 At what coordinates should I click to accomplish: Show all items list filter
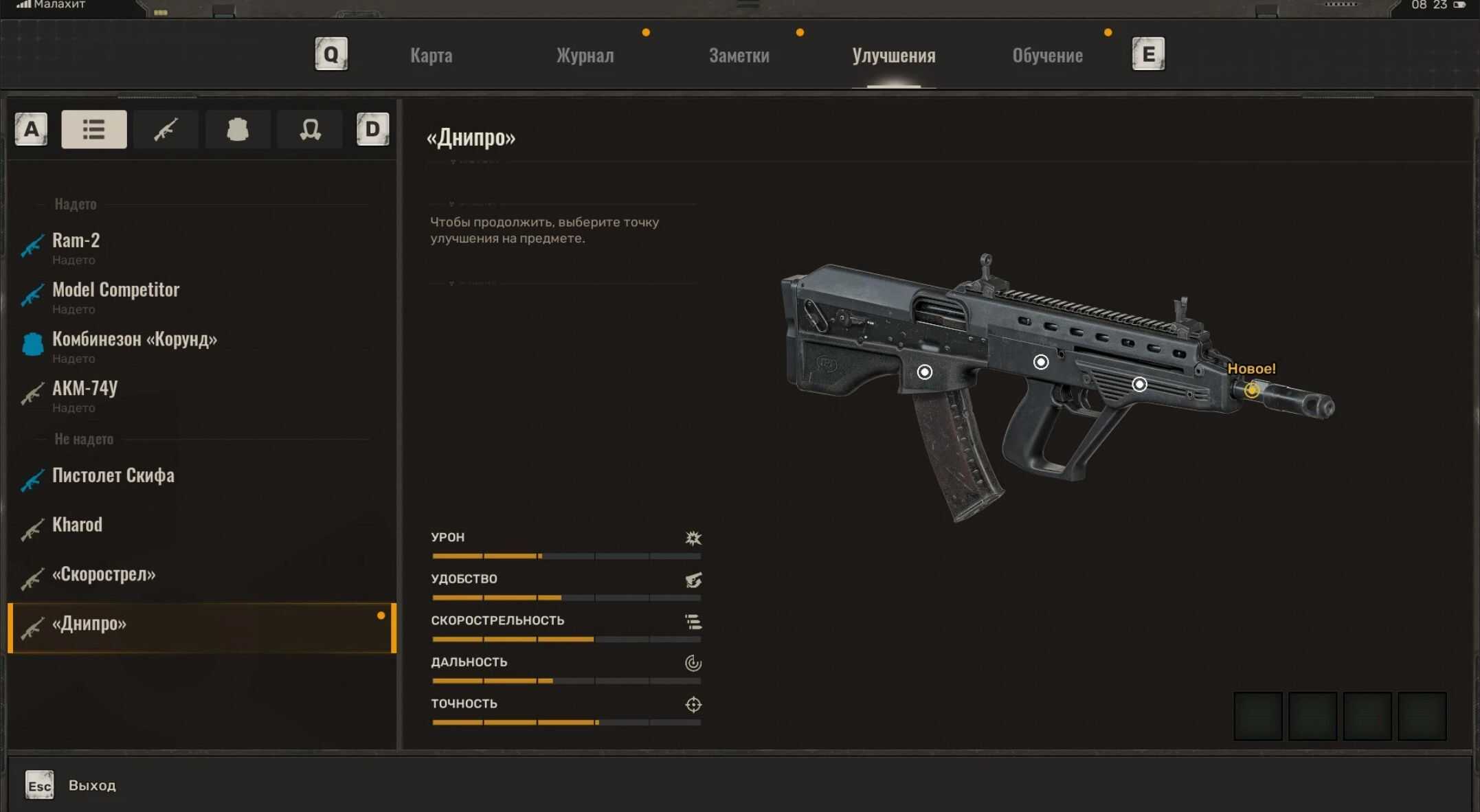[94, 129]
